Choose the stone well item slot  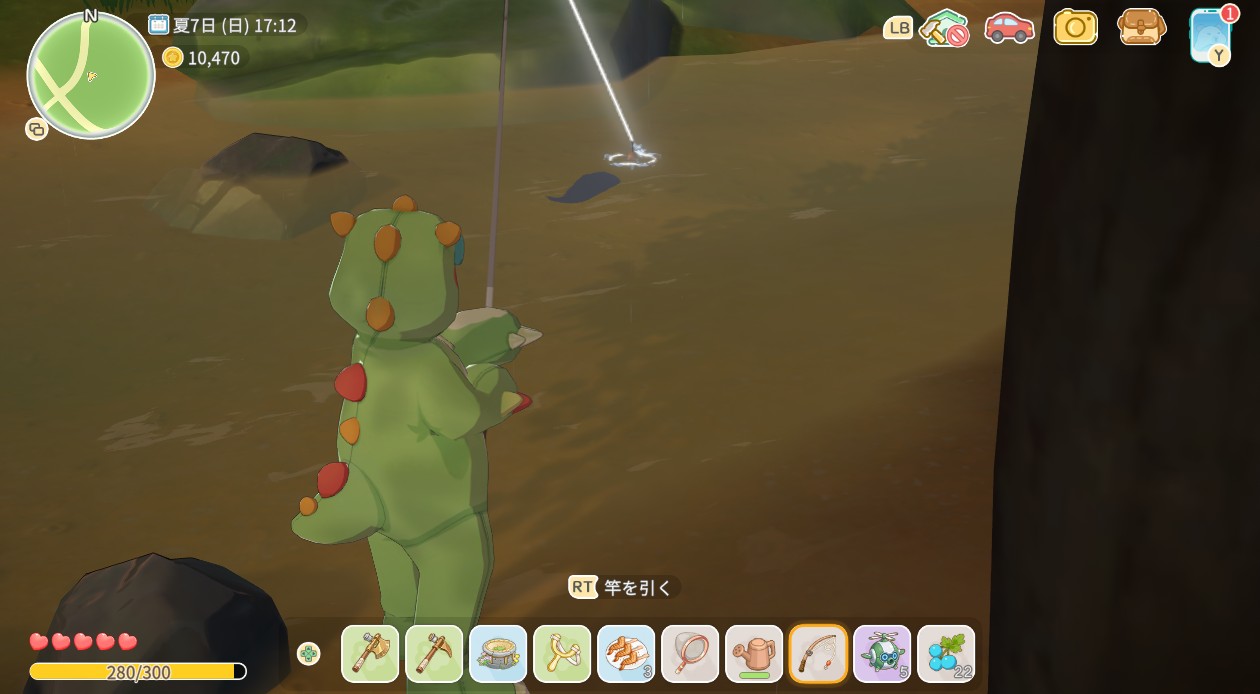pos(498,654)
